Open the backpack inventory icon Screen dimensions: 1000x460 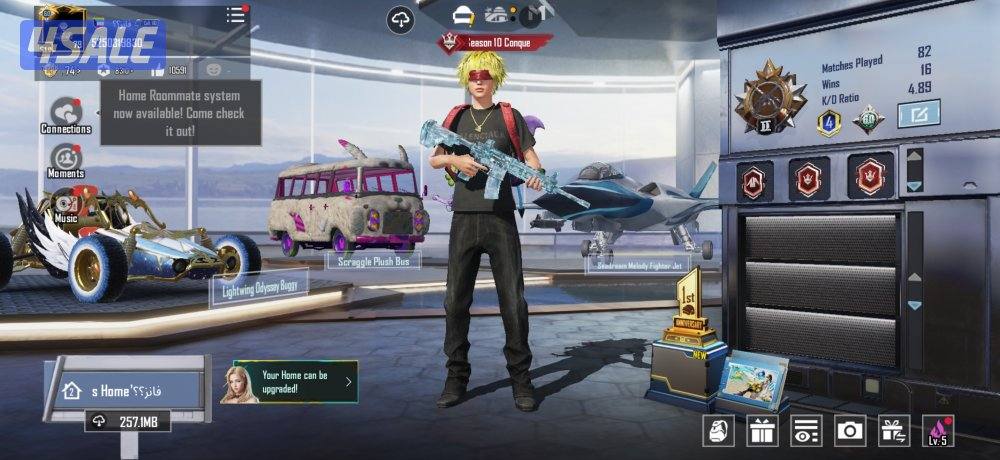[x=720, y=430]
